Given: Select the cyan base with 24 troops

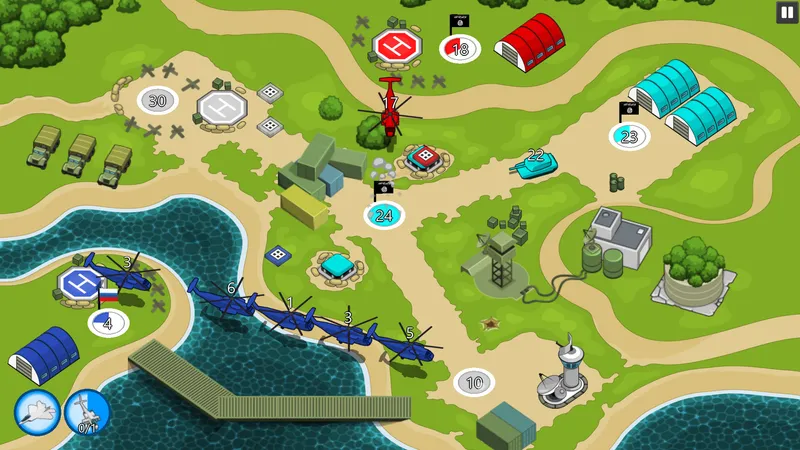Looking at the screenshot, I should (384, 214).
